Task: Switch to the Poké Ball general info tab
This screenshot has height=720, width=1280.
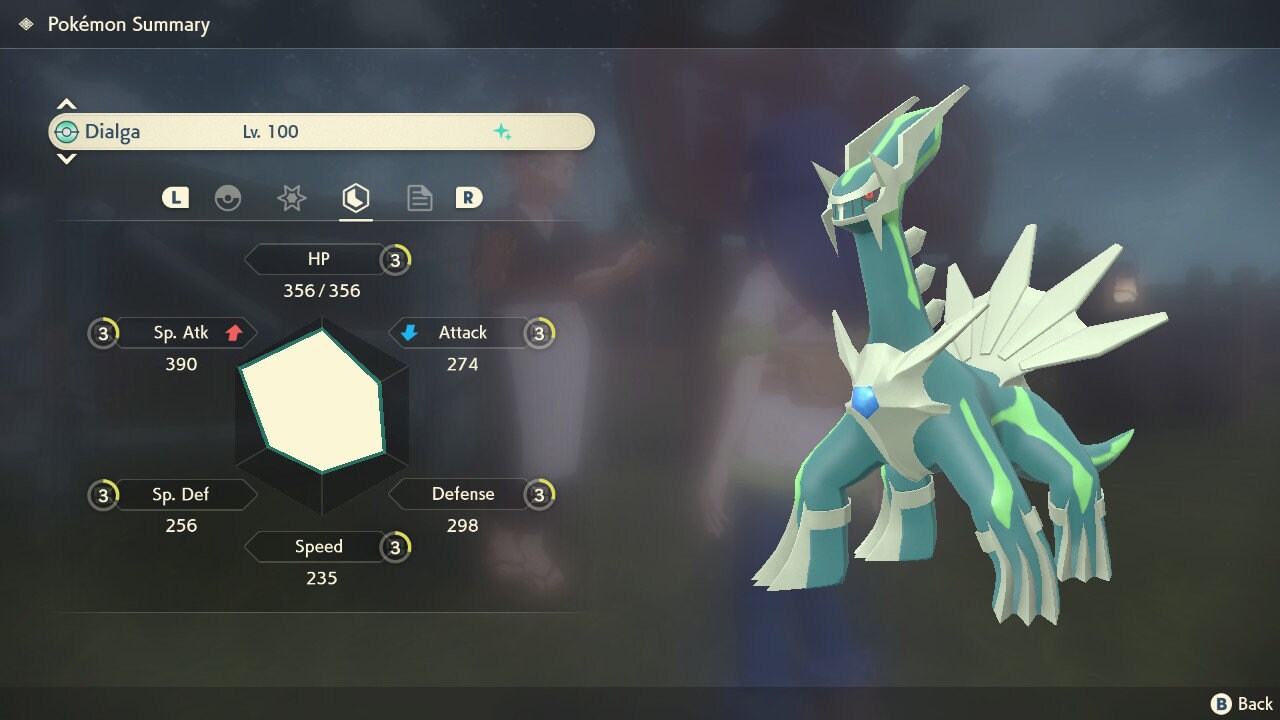Action: click(x=228, y=198)
